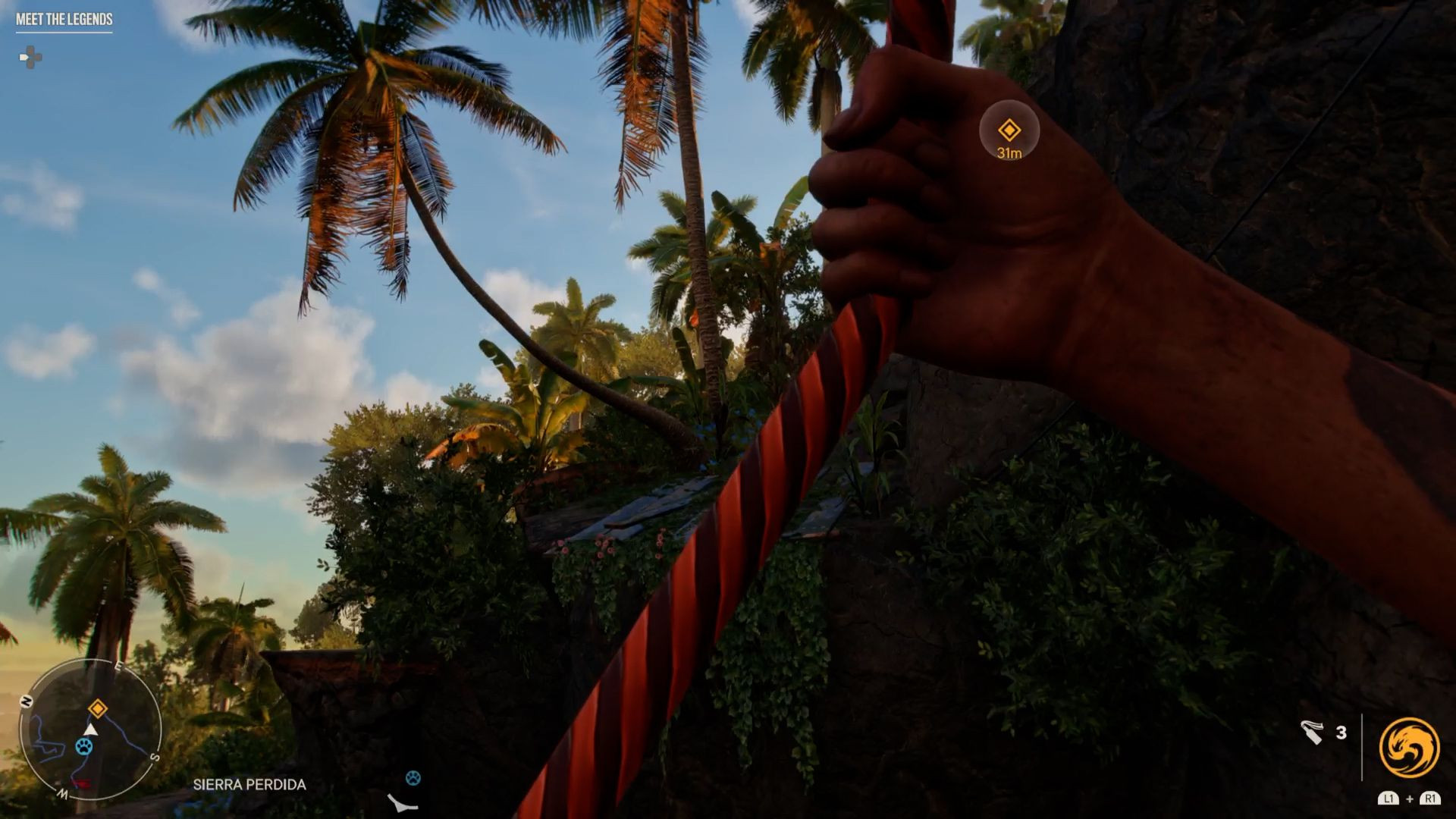
Task: Click the orange objective diamond on the minimap
Action: [98, 708]
